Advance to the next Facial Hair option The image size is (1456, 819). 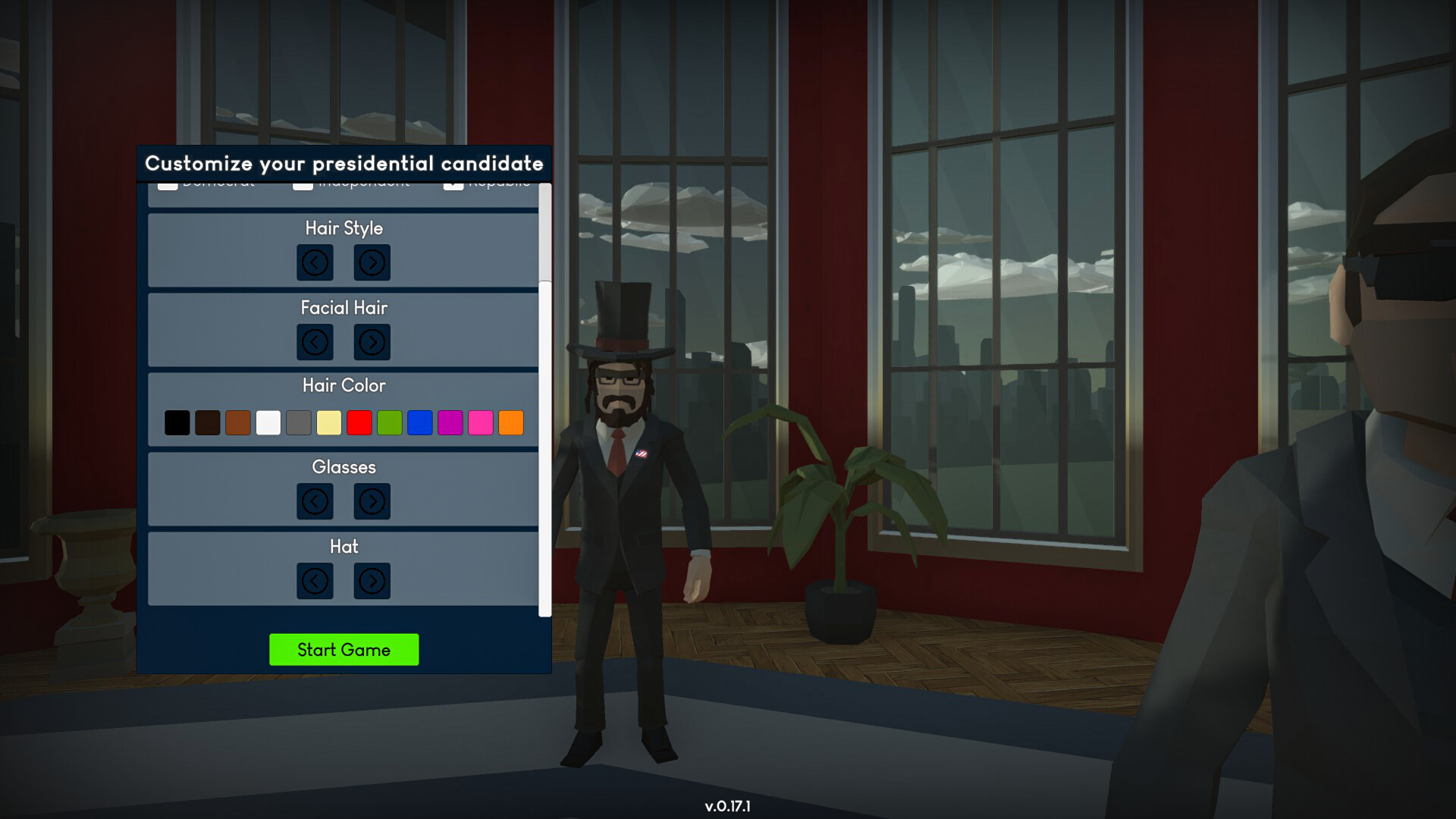[x=372, y=342]
